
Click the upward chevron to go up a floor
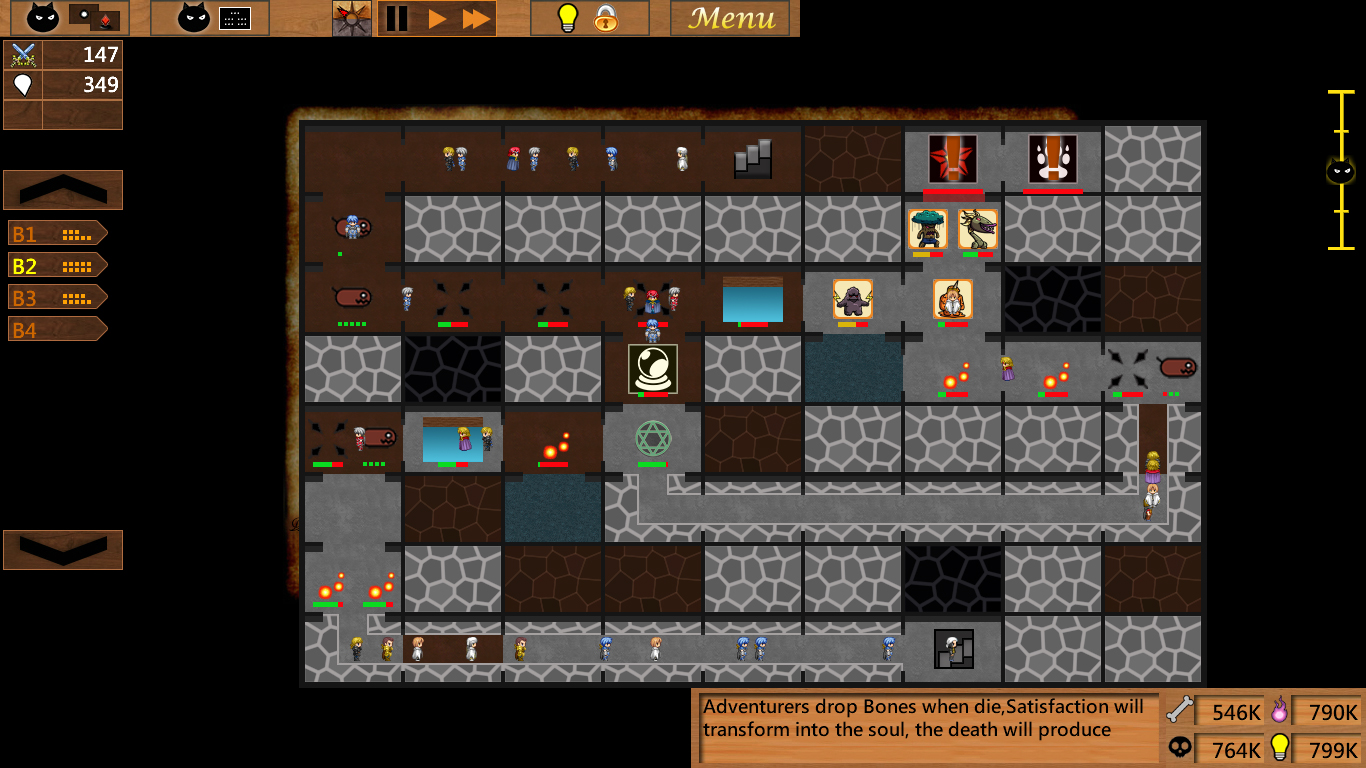(63, 190)
